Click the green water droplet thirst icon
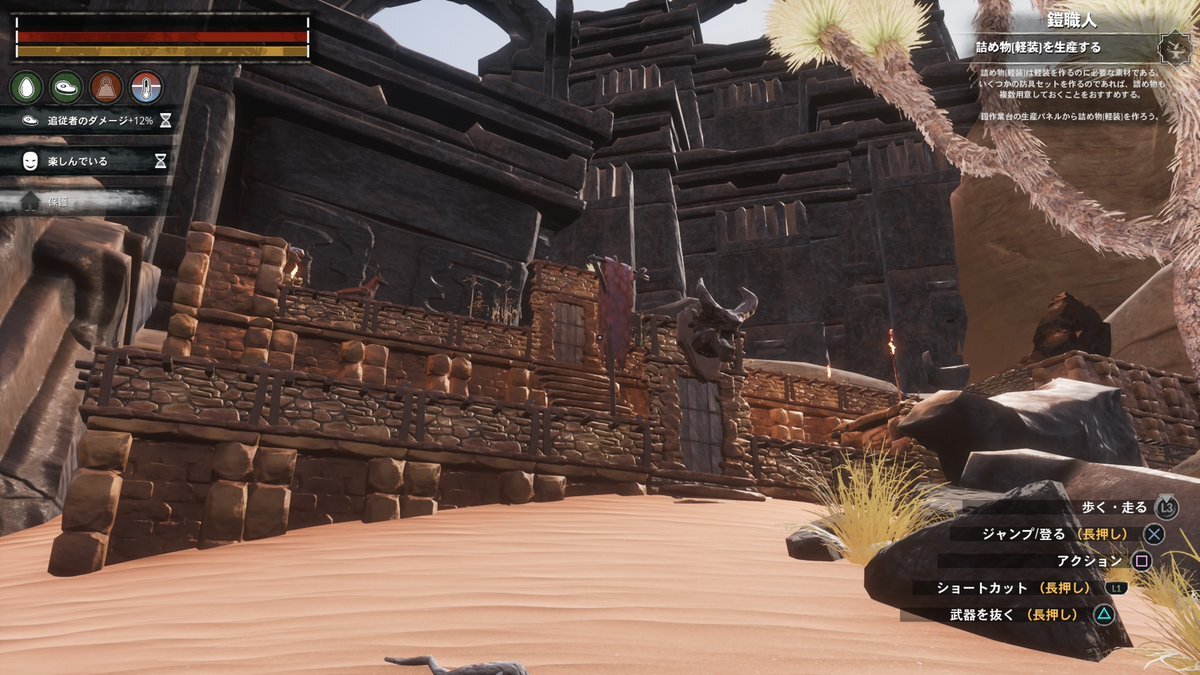Image resolution: width=1200 pixels, height=675 pixels. pos(26,87)
